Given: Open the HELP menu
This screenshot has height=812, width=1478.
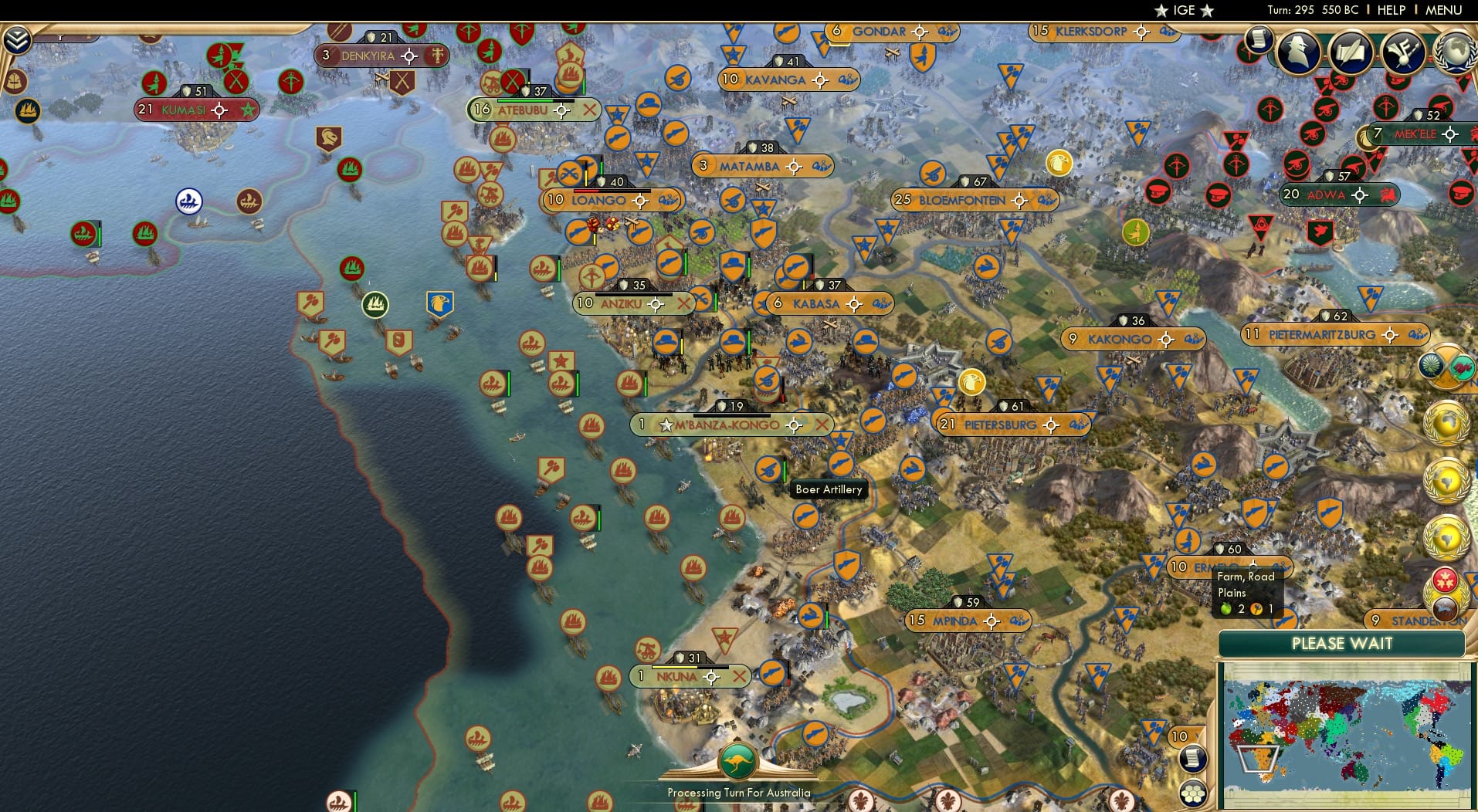Looking at the screenshot, I should click(1390, 10).
